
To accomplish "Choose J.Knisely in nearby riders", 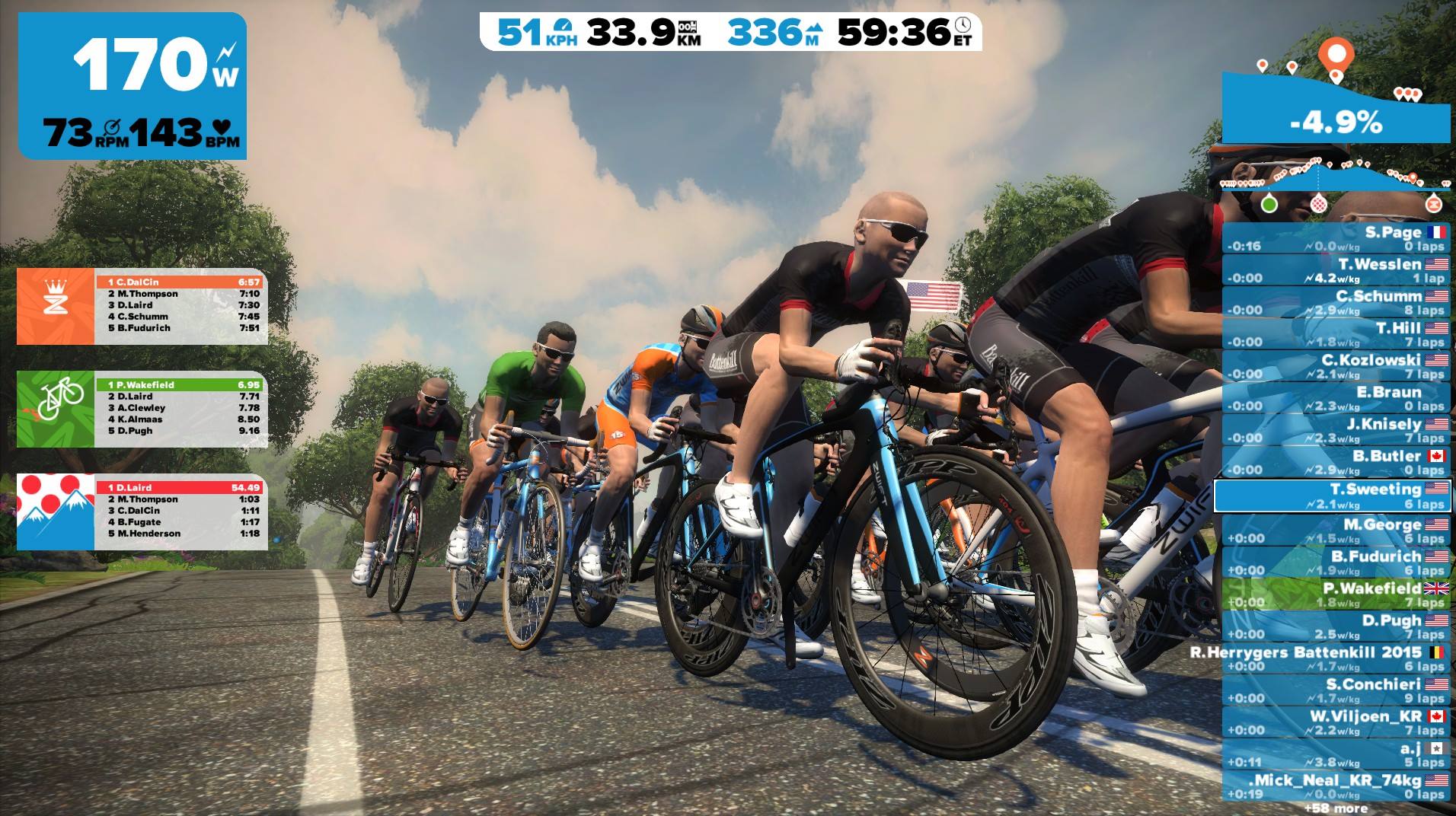I will tap(1336, 430).
